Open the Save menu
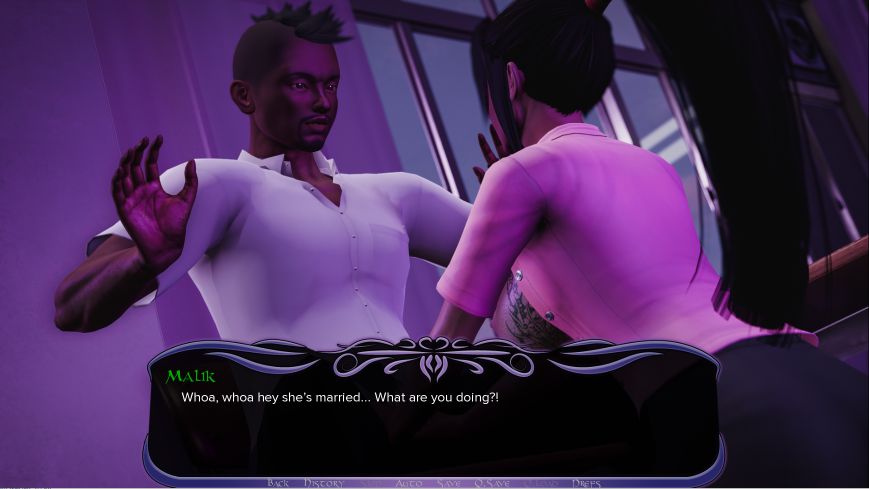This screenshot has height=489, width=869. [449, 483]
